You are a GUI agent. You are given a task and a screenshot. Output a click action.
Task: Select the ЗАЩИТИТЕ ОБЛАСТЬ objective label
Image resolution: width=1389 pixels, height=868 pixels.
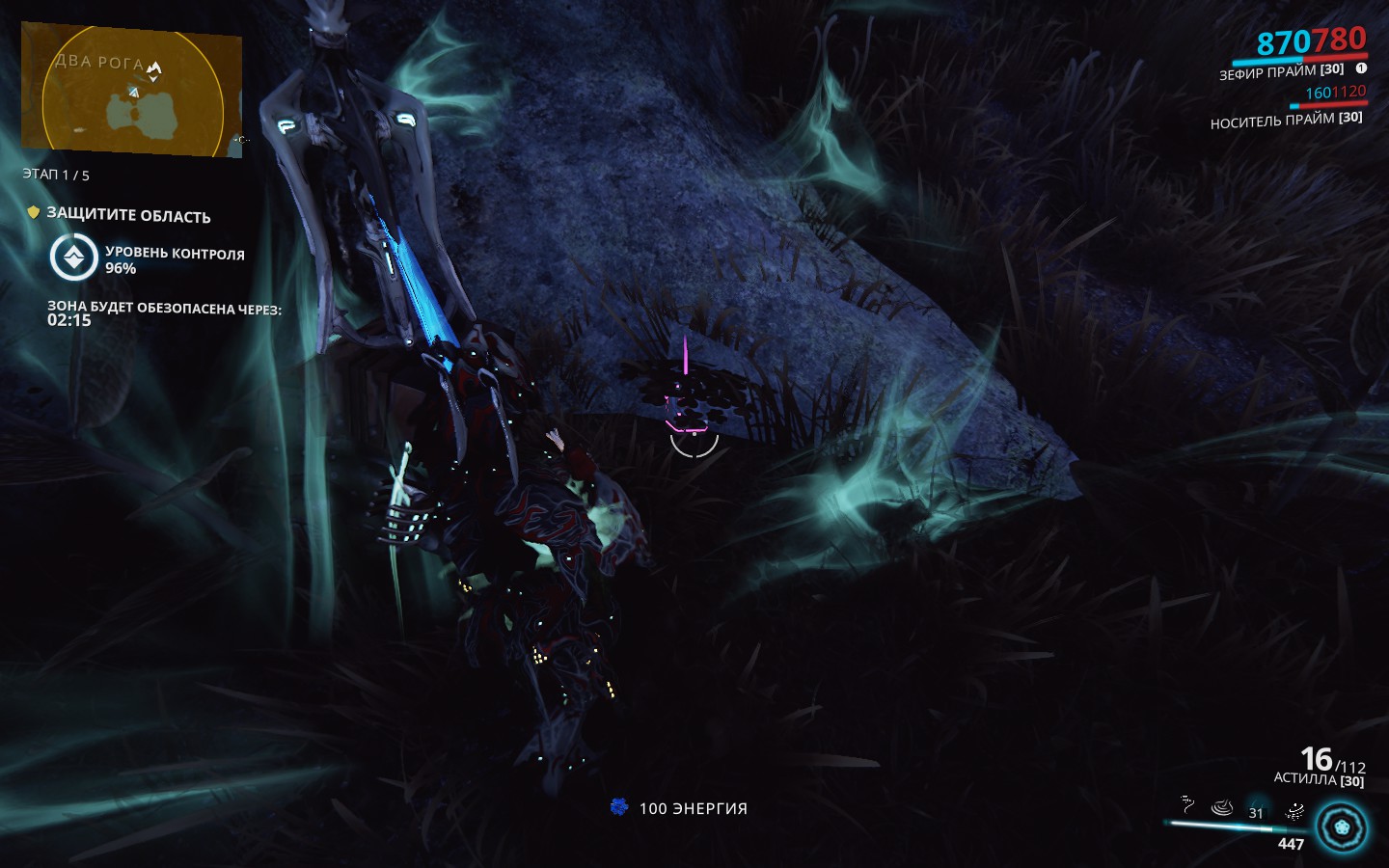127,216
